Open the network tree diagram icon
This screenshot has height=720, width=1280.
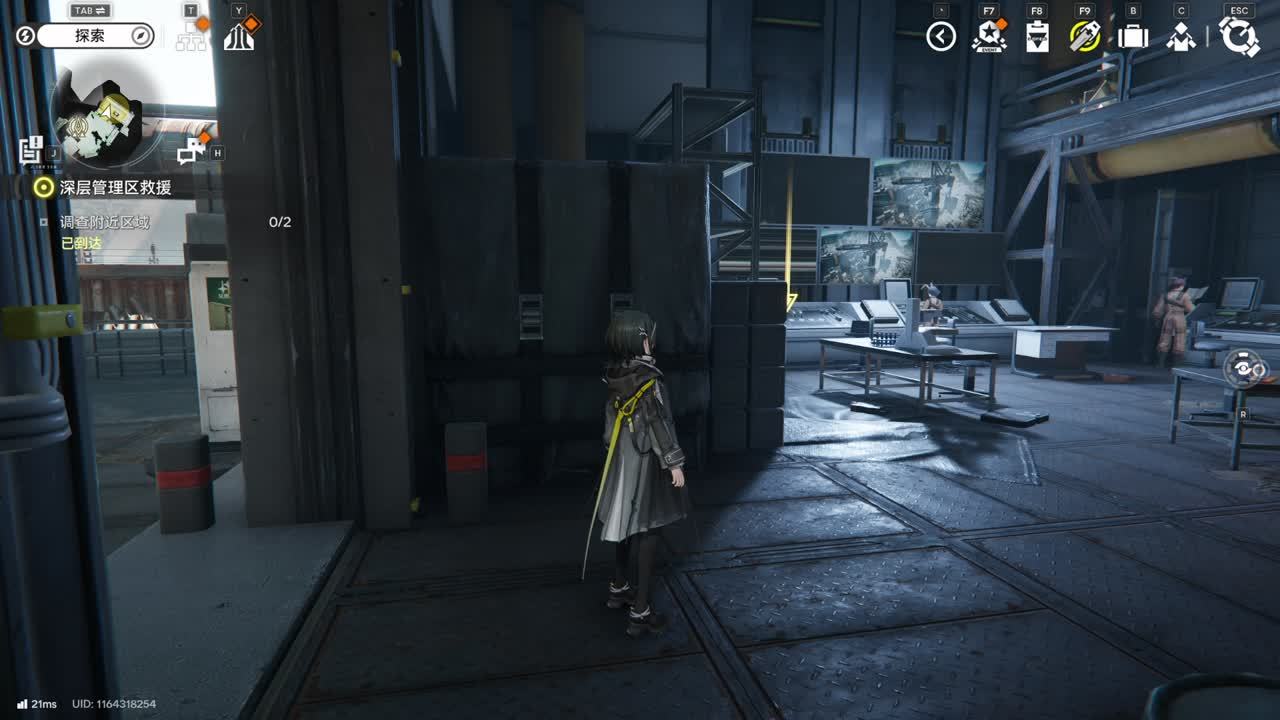pos(190,37)
